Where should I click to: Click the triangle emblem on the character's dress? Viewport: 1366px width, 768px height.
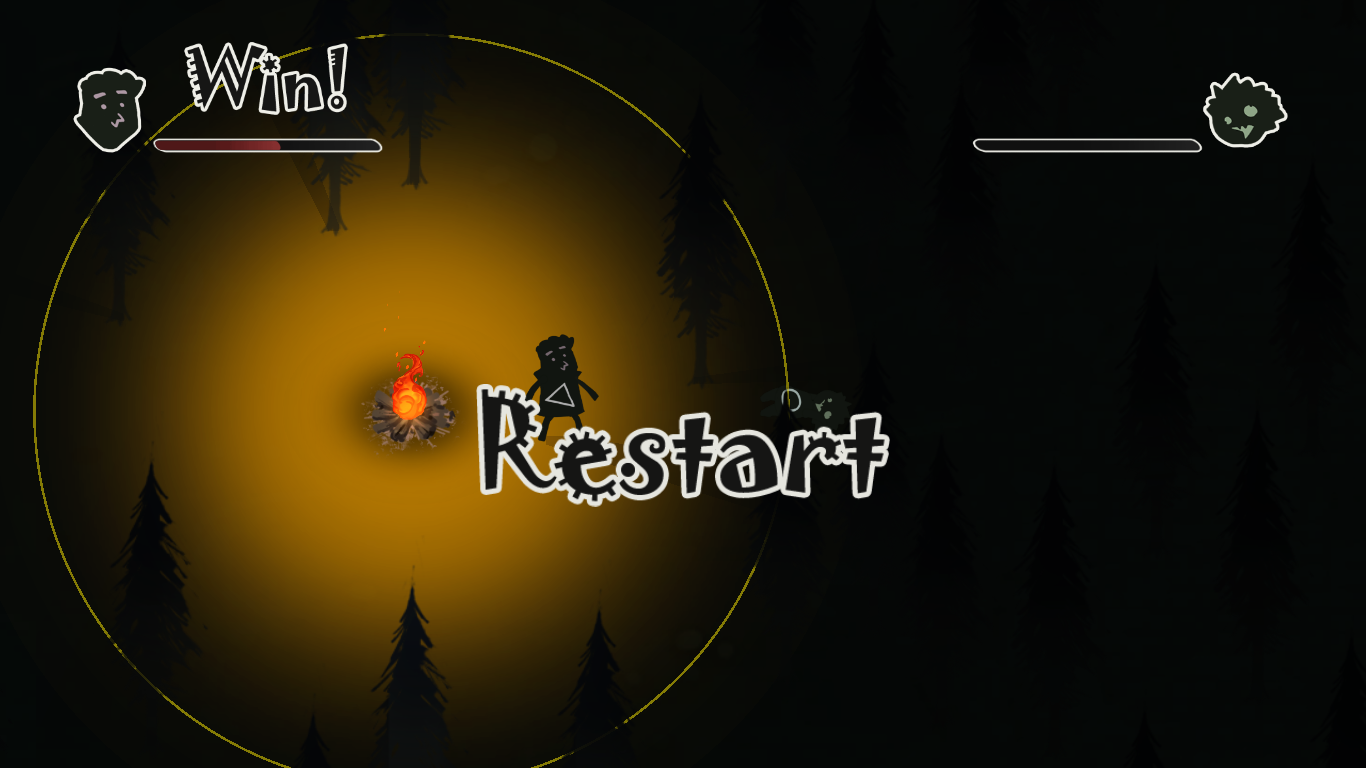tap(561, 393)
